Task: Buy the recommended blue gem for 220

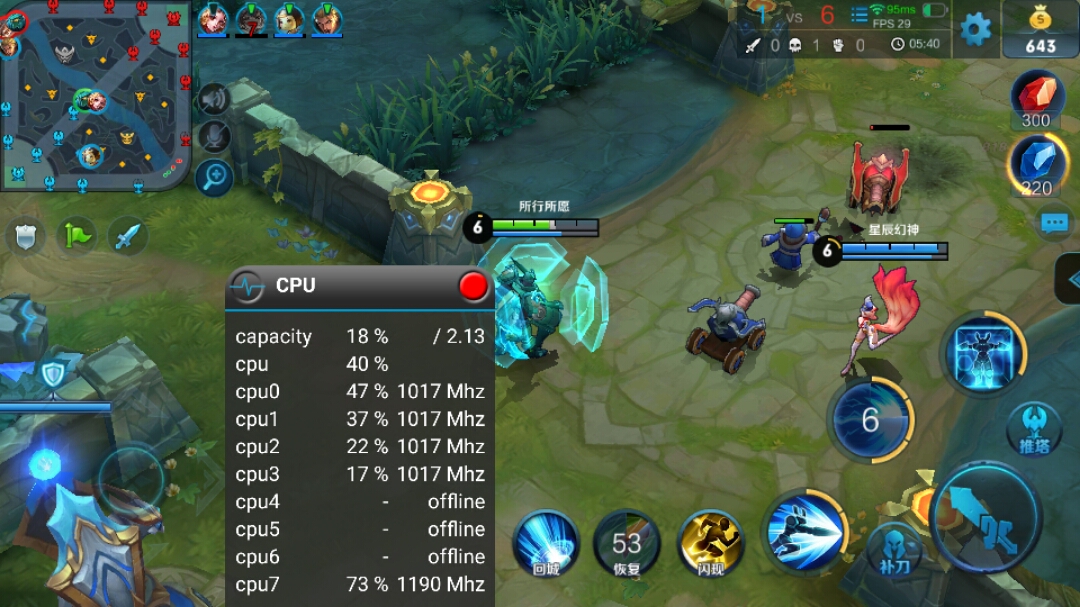Action: 1036,165
